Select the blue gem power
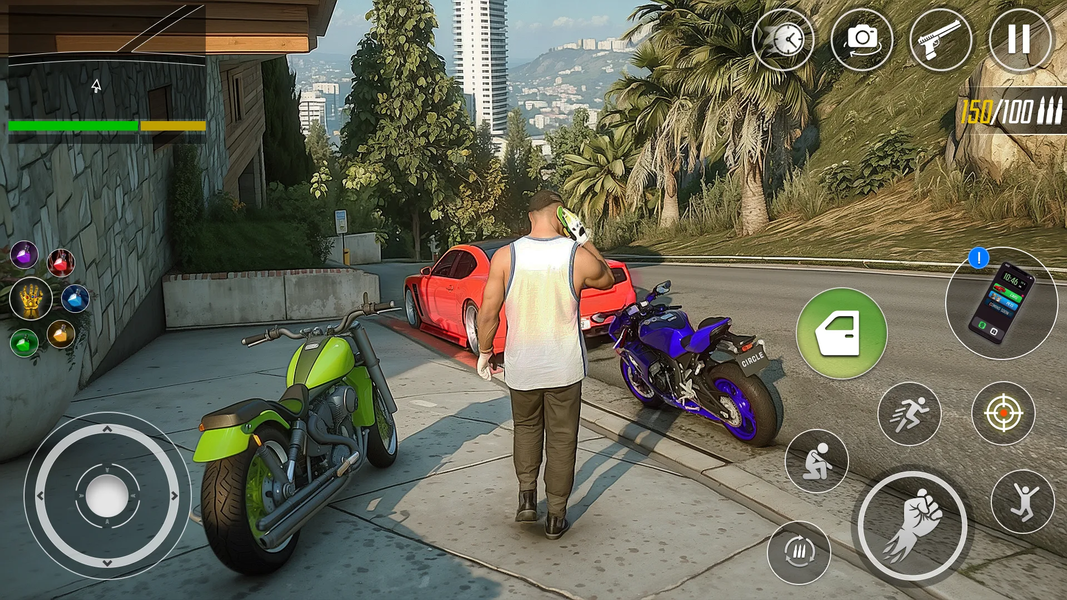Viewport: 1067px width, 600px height. tap(75, 298)
